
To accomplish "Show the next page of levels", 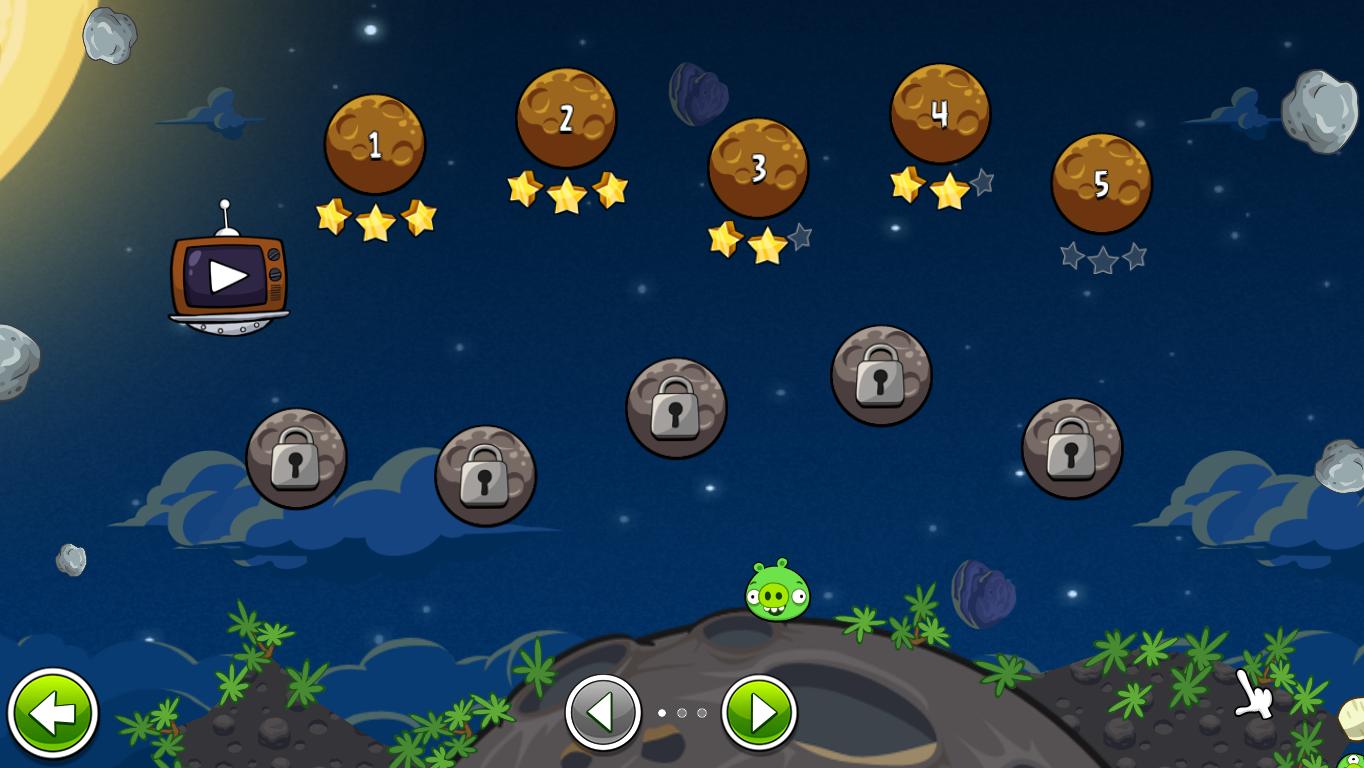I will click(x=759, y=714).
